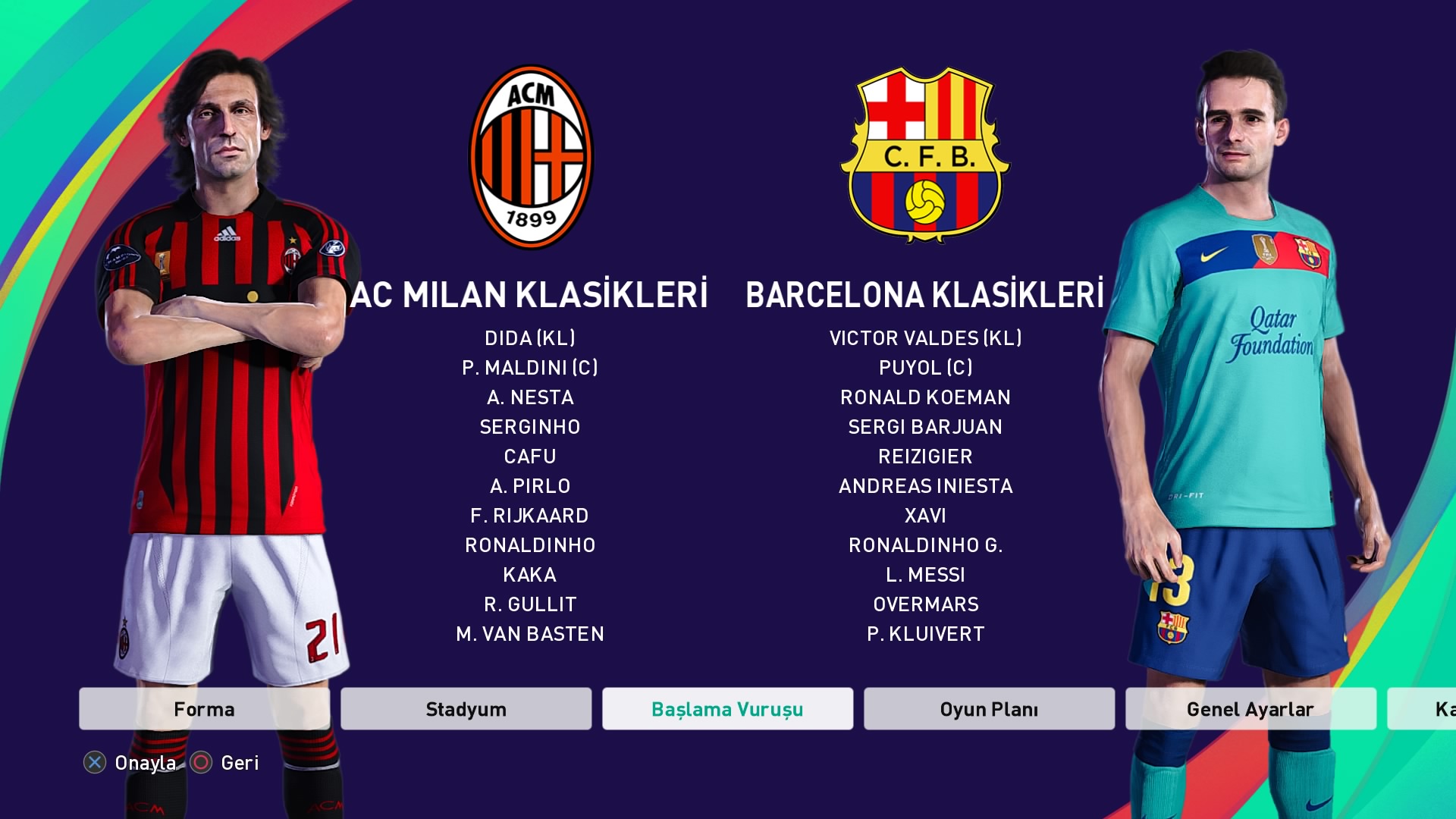This screenshot has width=1456, height=819.
Task: Start match with Başlama Vuruşu
Action: point(727,709)
